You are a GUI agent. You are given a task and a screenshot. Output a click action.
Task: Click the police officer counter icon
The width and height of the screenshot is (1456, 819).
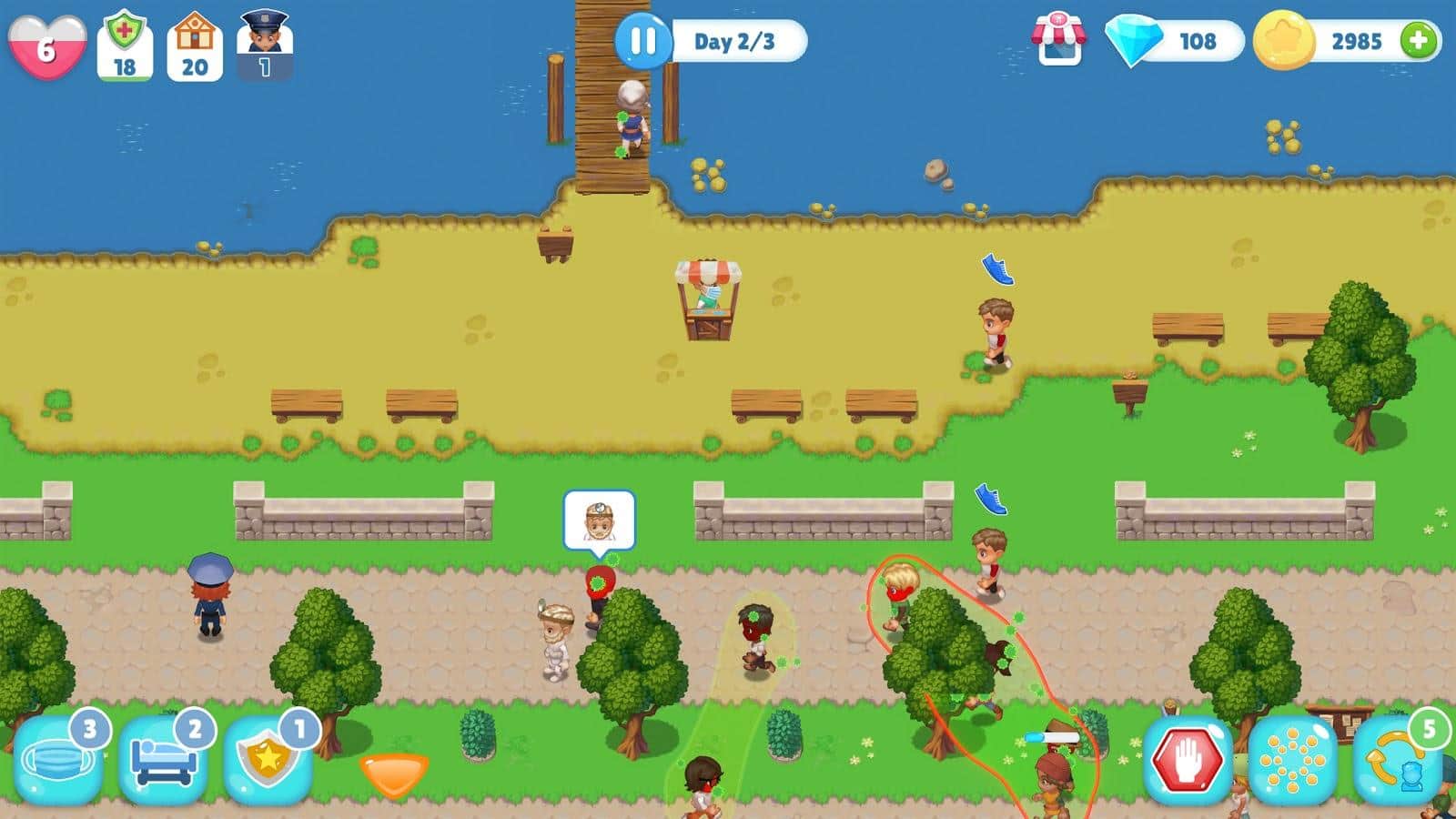pyautogui.click(x=264, y=44)
